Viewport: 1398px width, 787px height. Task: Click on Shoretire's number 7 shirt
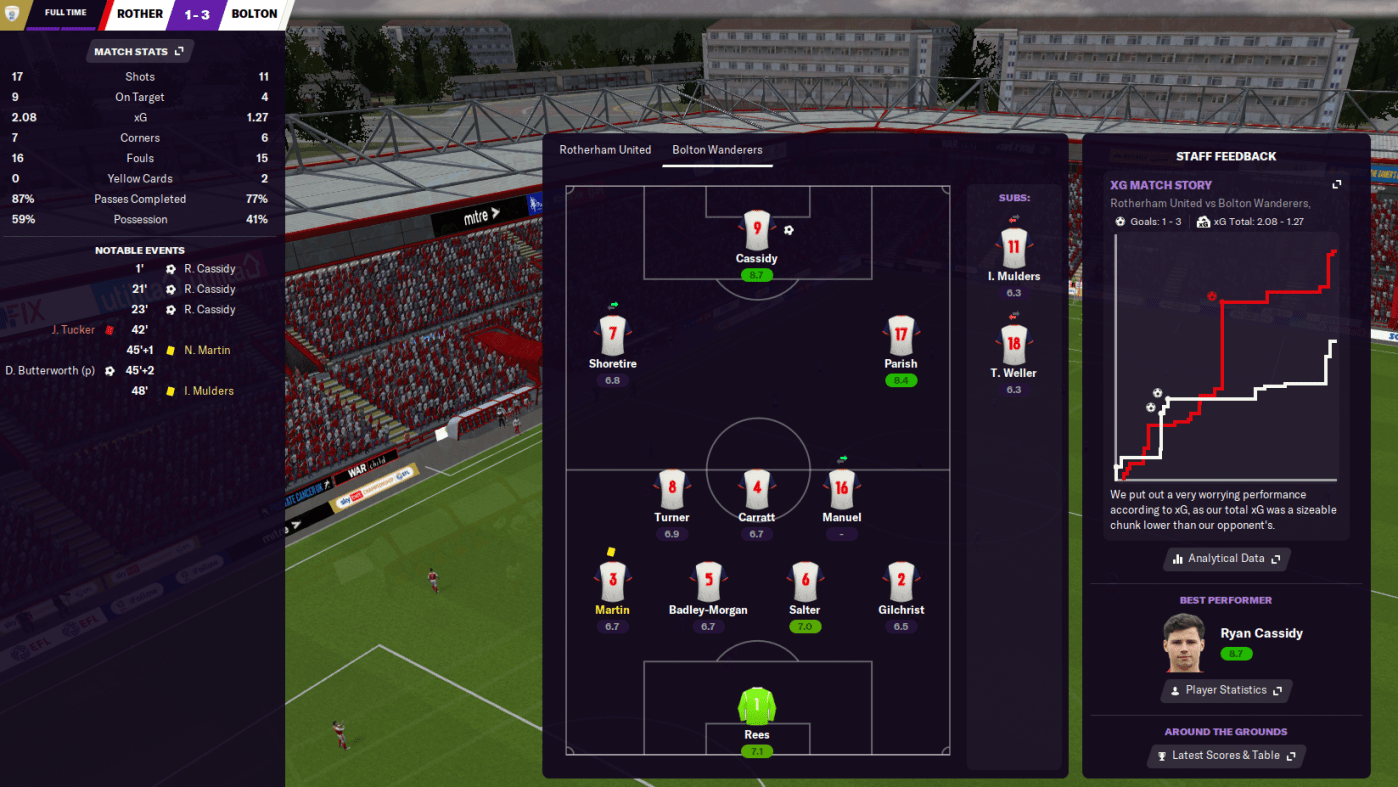612,335
